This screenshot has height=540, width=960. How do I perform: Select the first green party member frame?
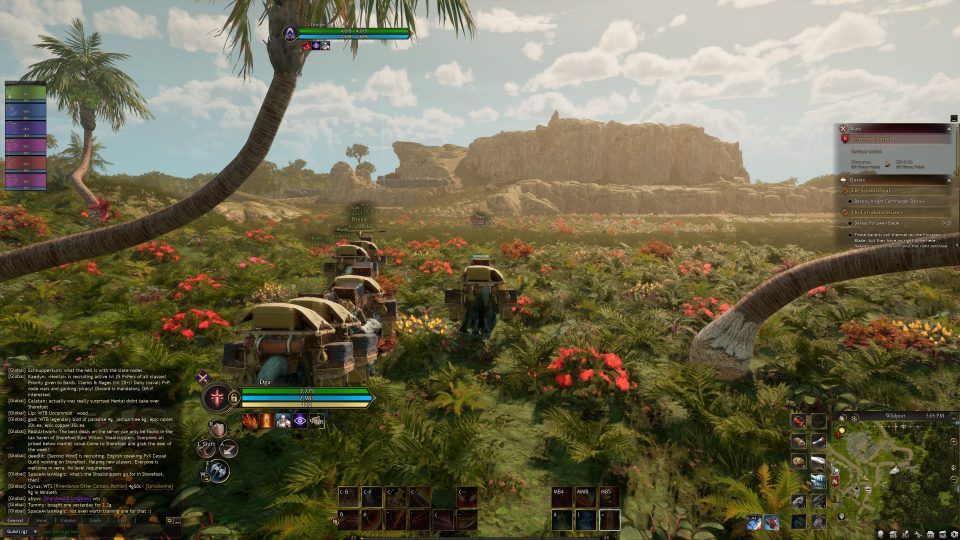(26, 92)
